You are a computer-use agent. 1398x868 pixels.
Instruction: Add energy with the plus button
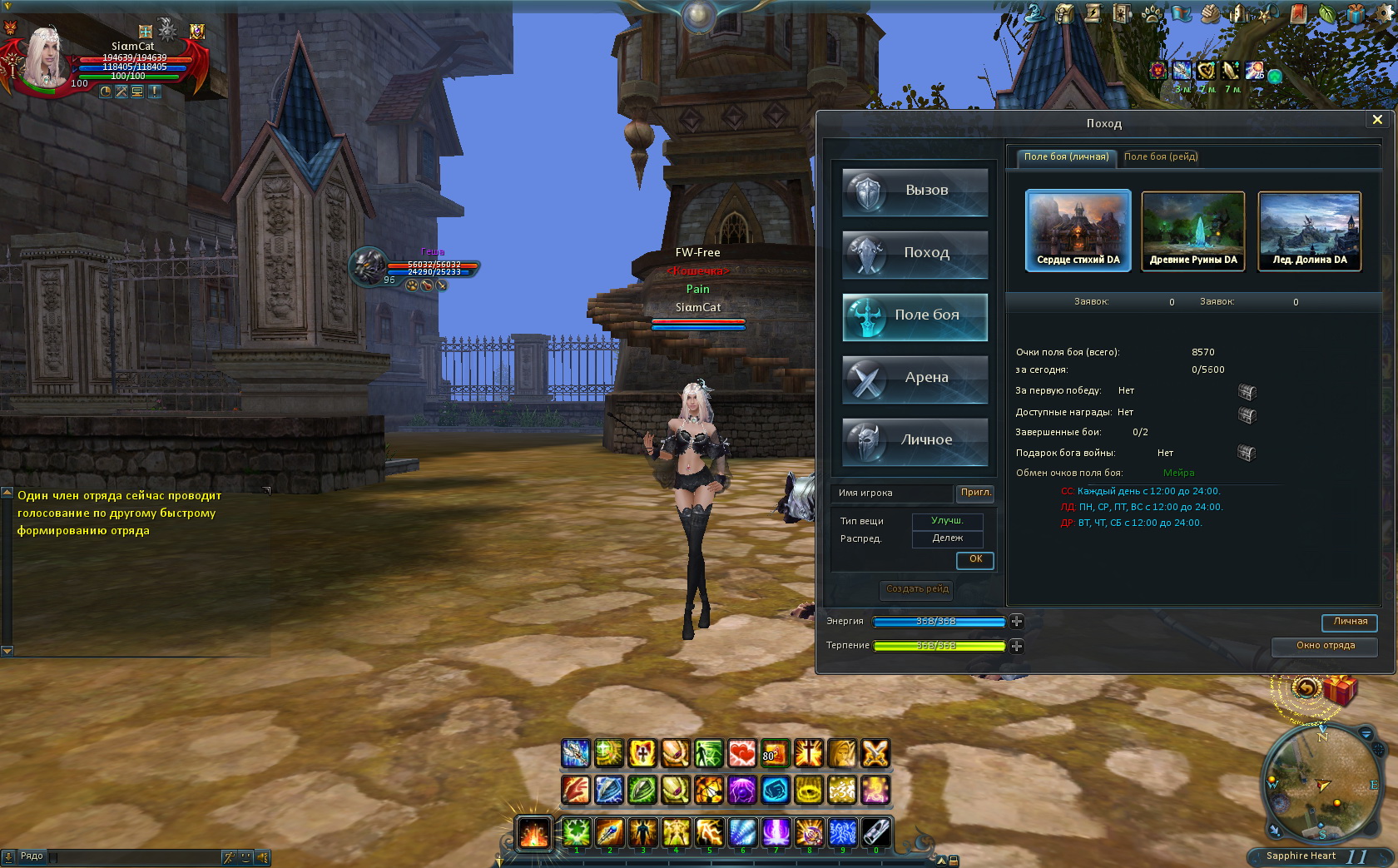point(1017,622)
